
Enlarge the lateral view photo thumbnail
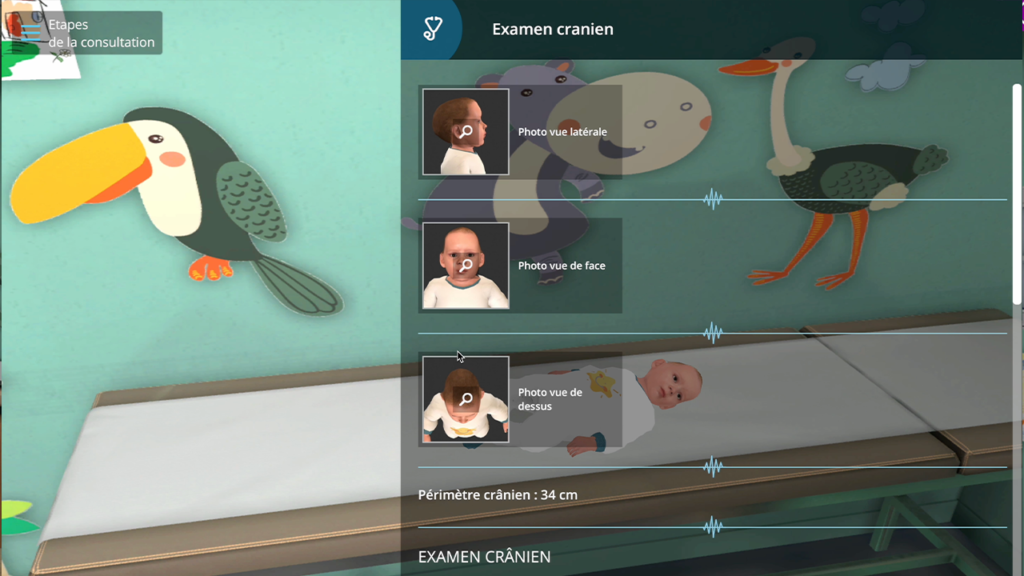(x=465, y=132)
